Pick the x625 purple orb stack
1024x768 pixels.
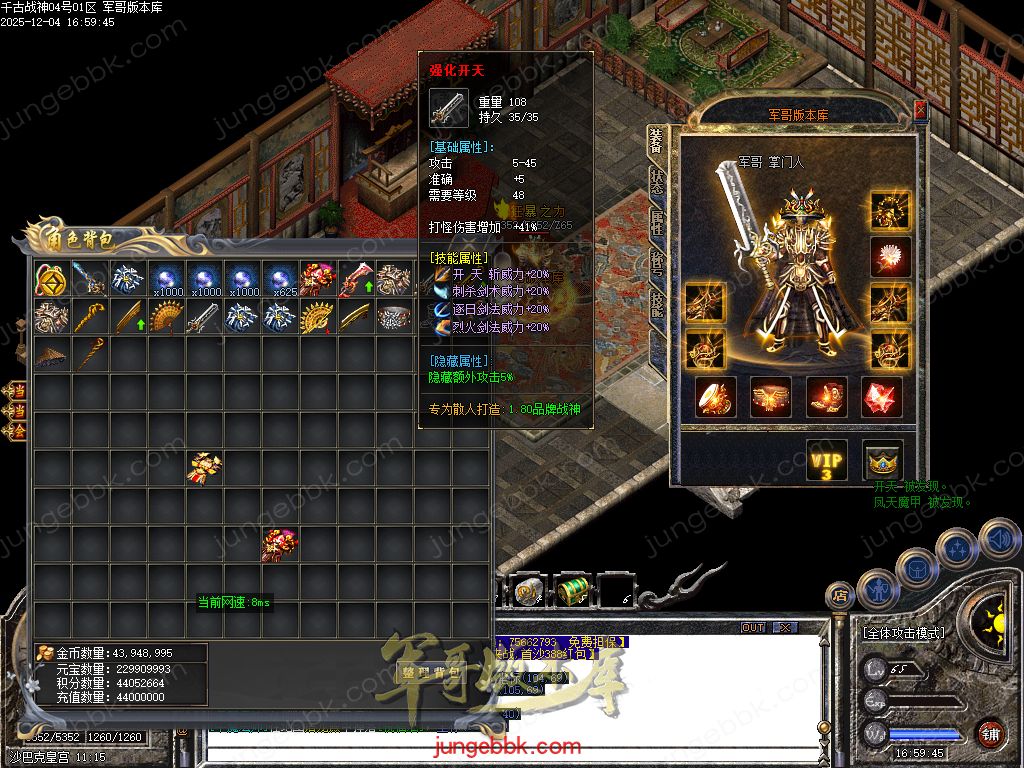(281, 279)
